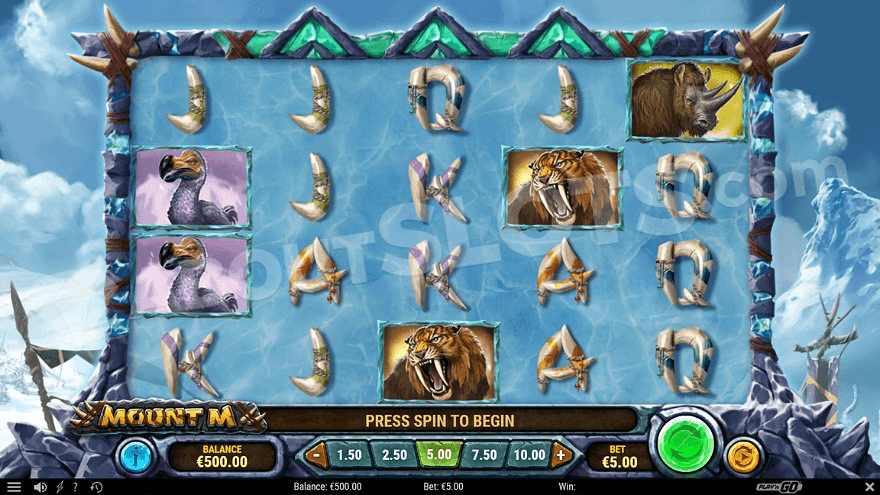Viewport: 880px width, 495px height.
Task: Decrease the bet with the minus button
Action: coord(317,455)
